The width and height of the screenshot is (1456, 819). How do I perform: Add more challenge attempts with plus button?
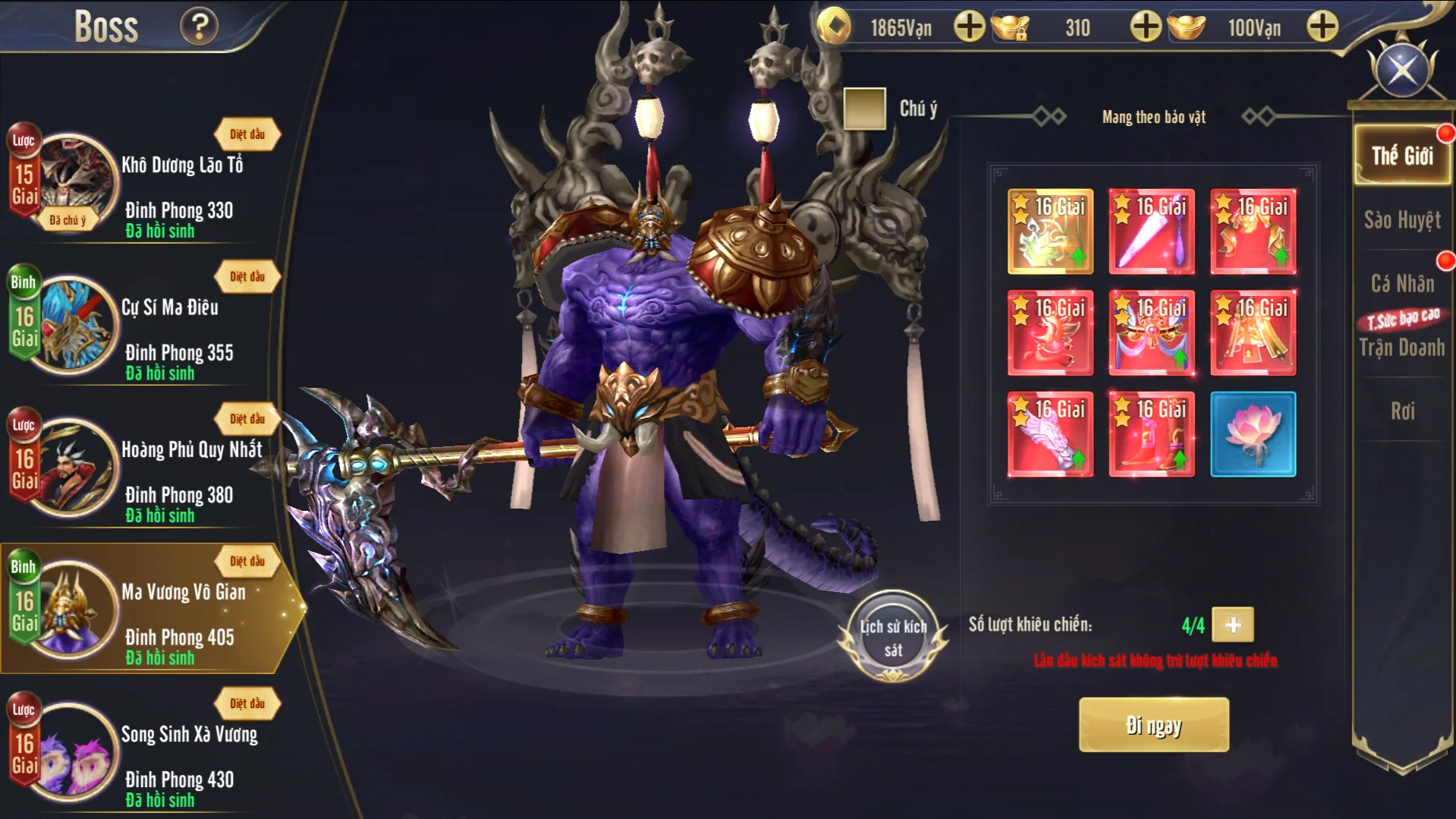click(1233, 625)
